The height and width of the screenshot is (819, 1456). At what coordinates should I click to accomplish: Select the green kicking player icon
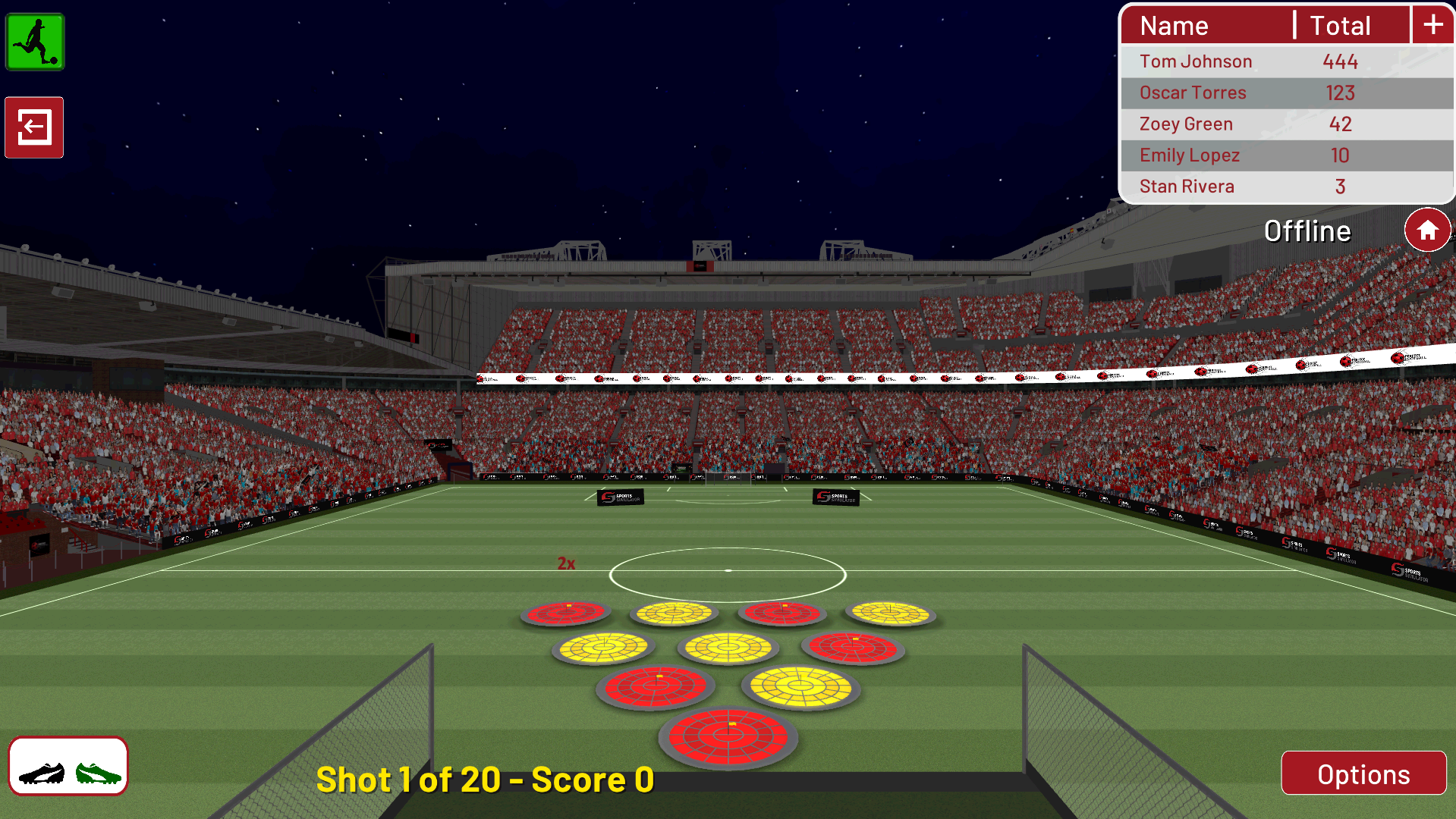[33, 42]
